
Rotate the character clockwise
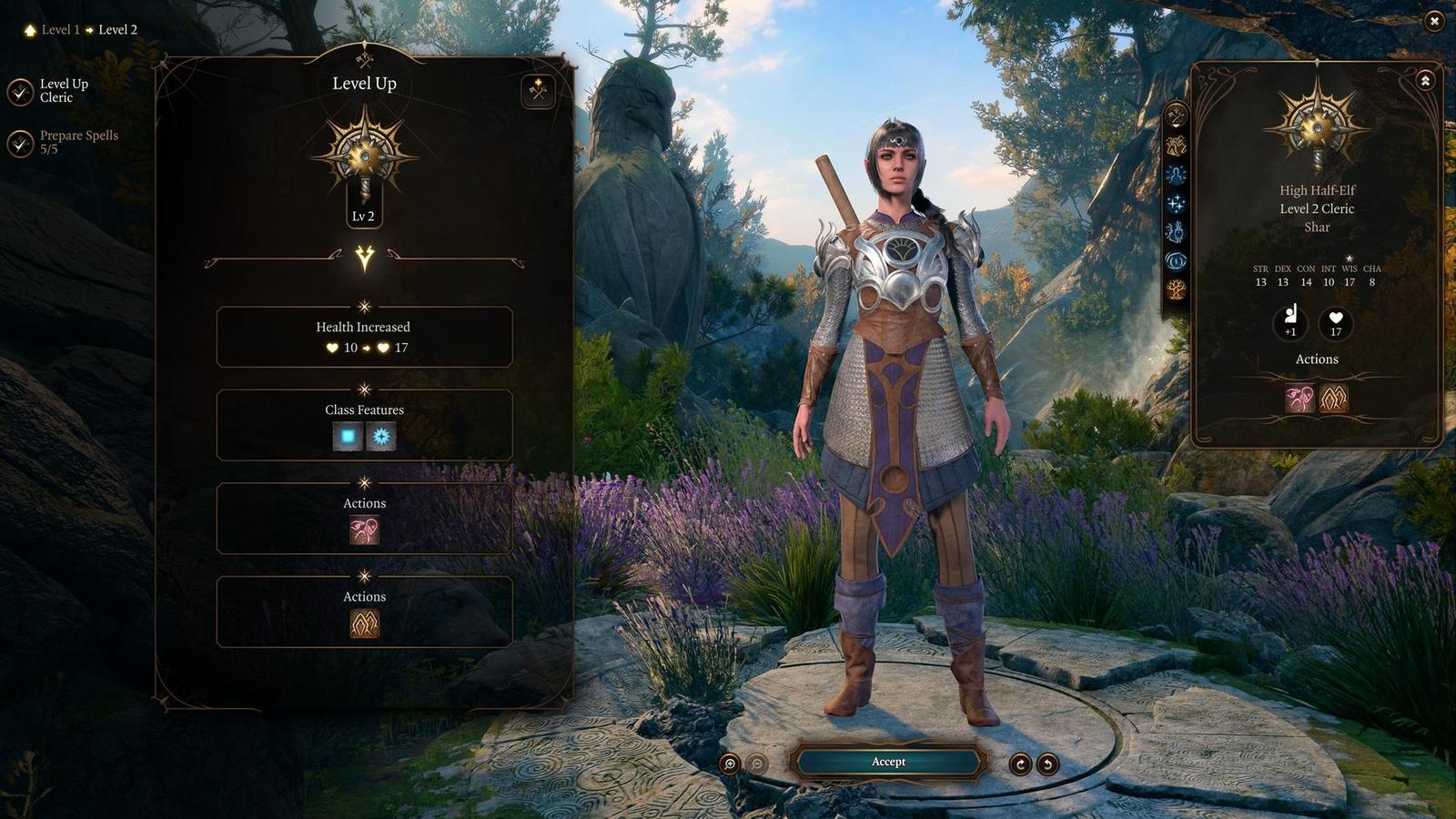point(1020,764)
